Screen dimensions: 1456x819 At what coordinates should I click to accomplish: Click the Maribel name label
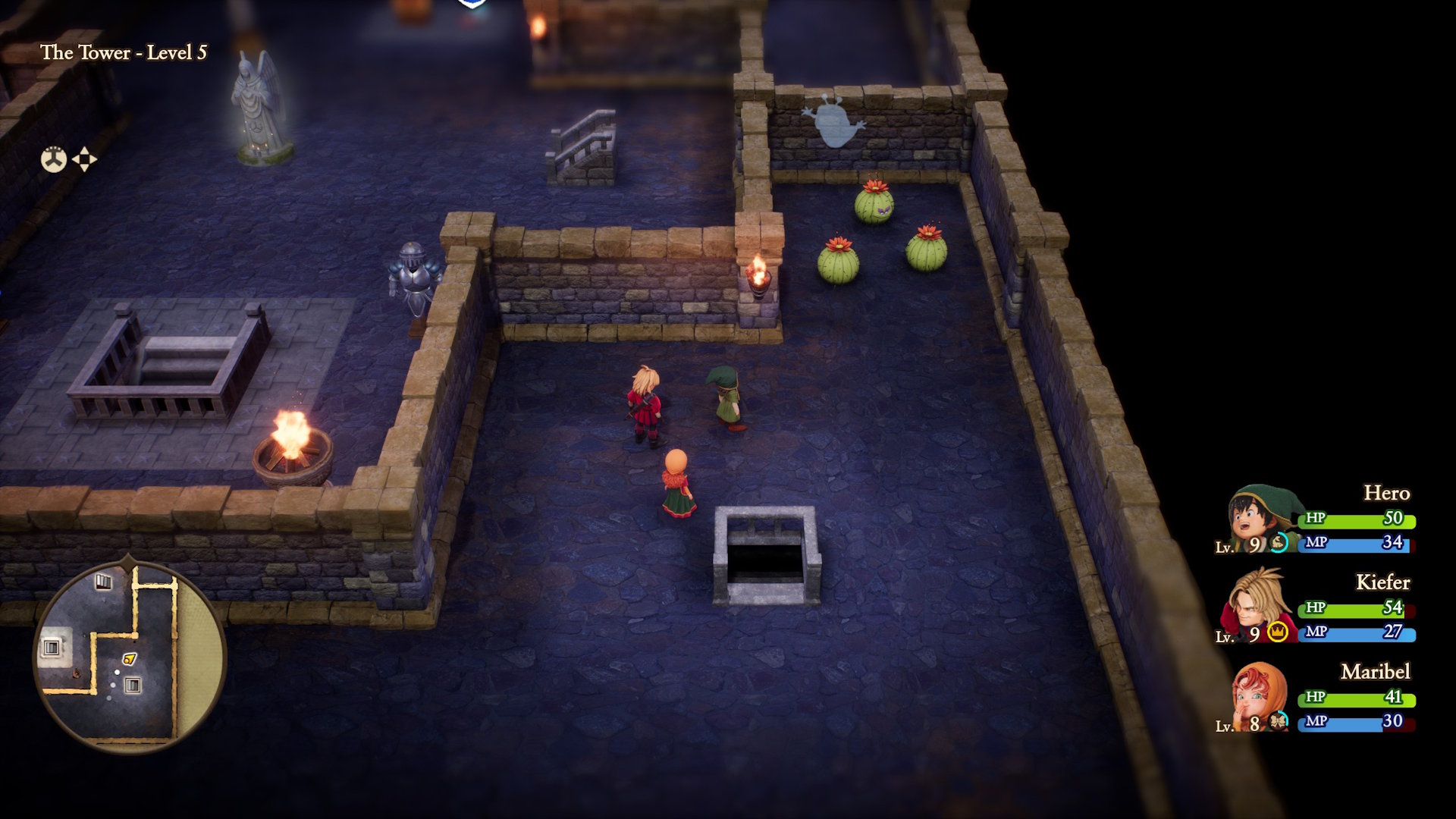1376,671
